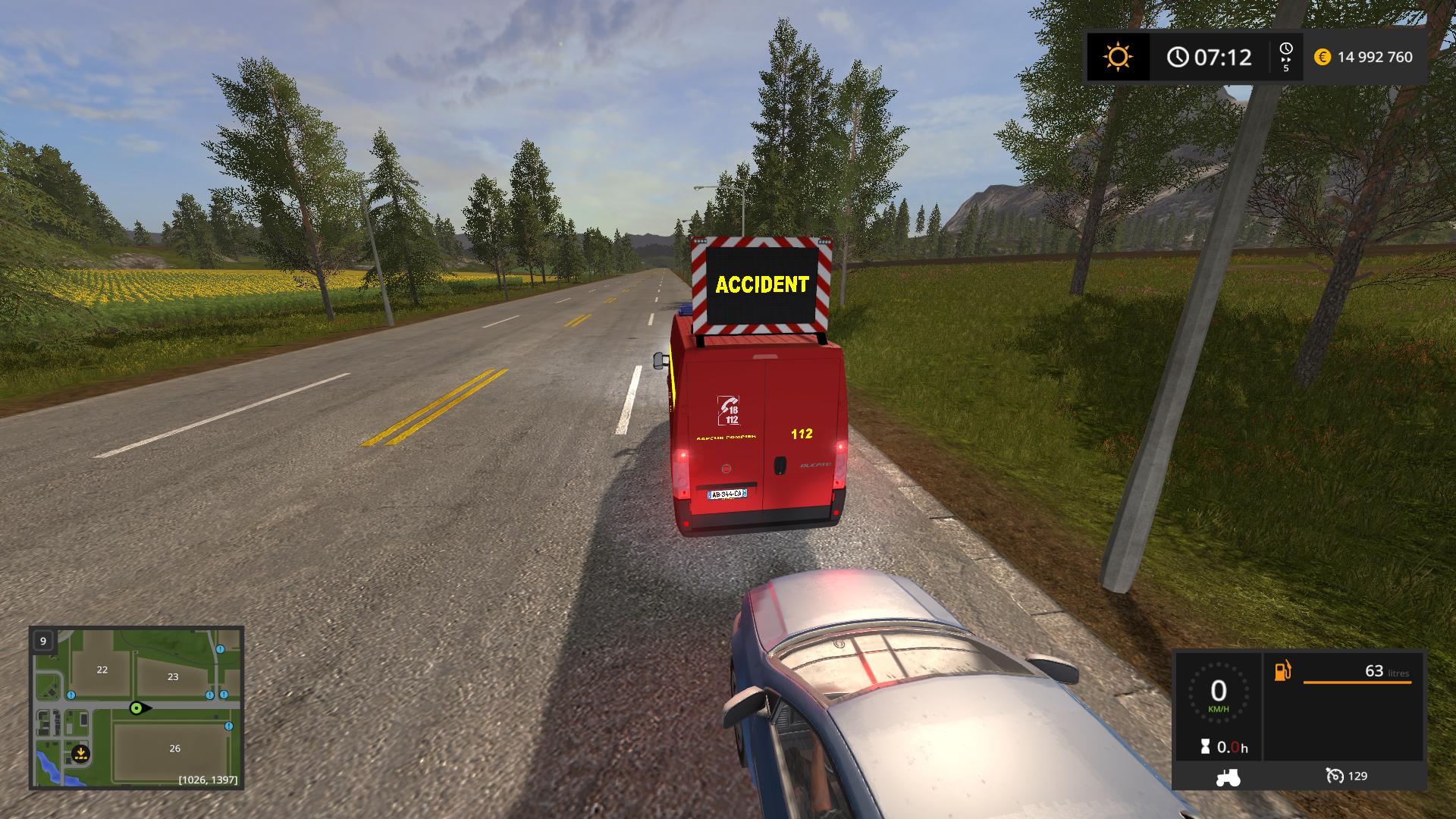Viewport: 1456px width, 819px height.
Task: Click the circular speedometer gauge
Action: 1218,692
